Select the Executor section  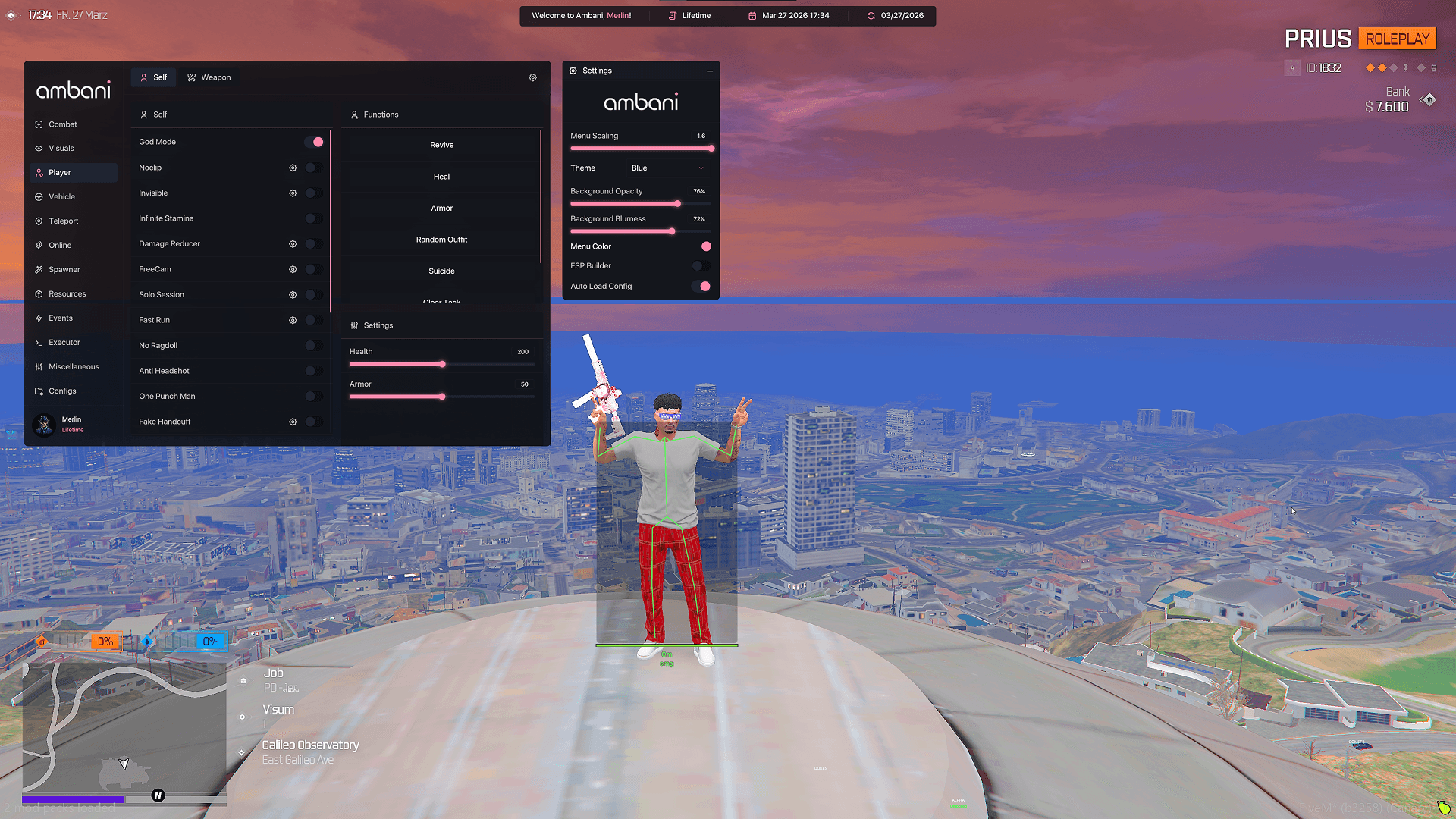(64, 342)
